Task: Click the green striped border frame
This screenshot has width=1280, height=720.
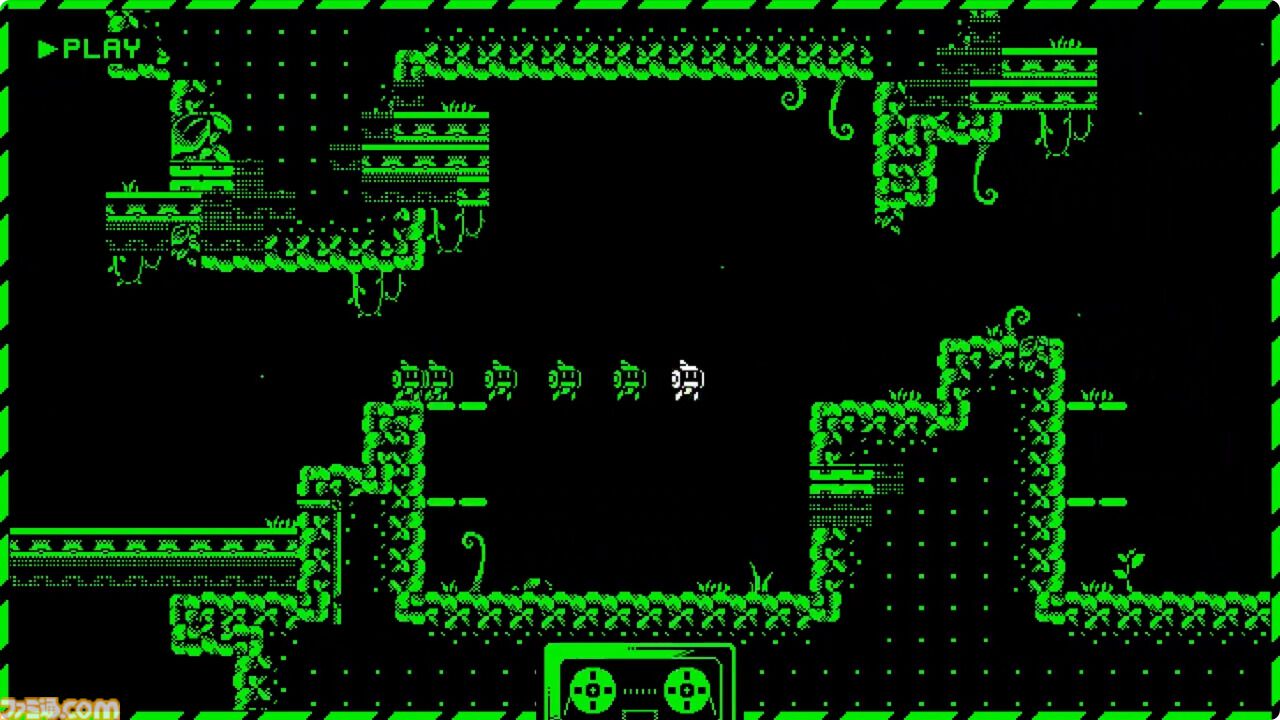Action: [x=640, y=8]
